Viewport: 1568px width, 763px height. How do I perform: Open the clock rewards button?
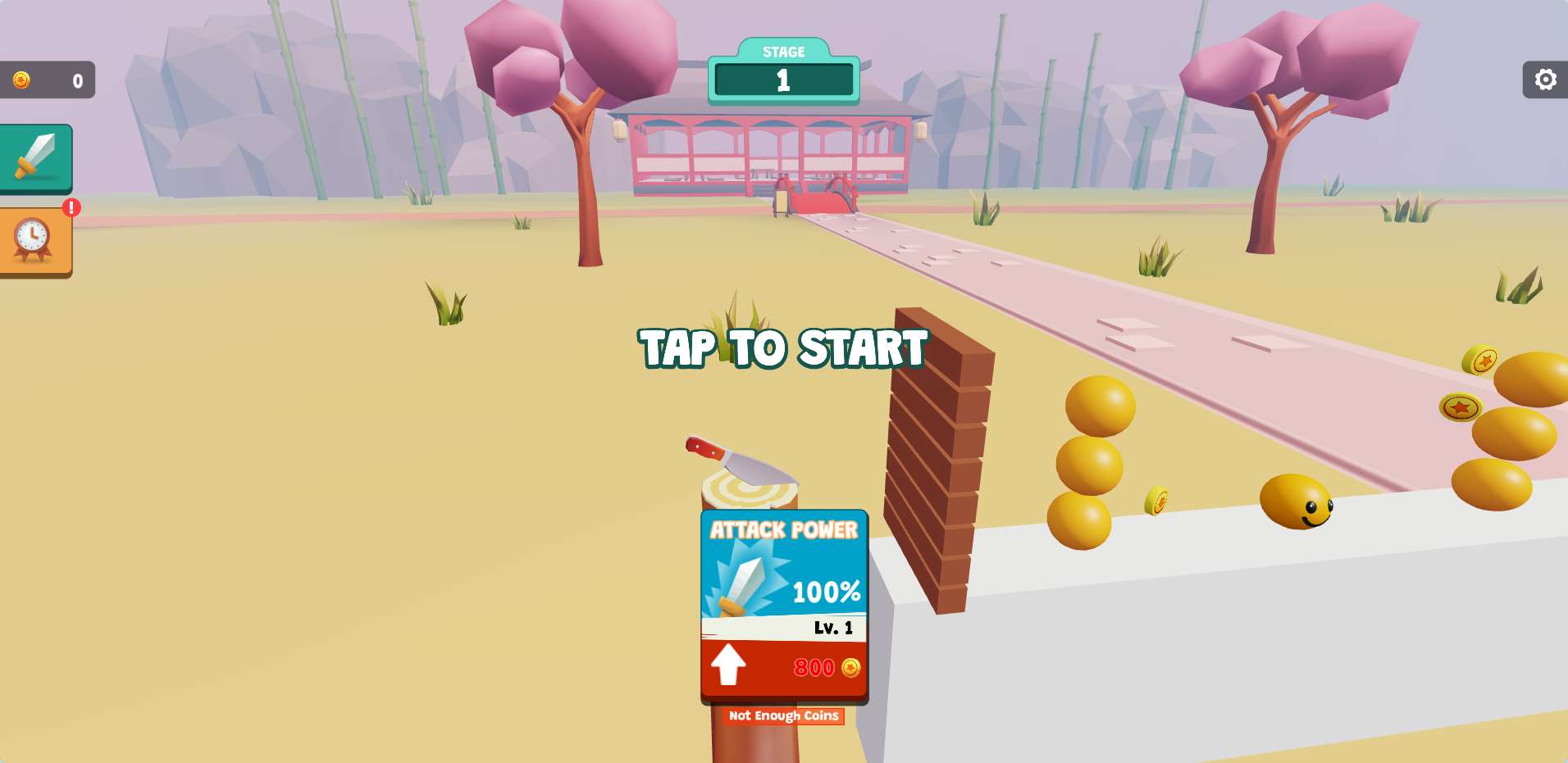click(34, 240)
